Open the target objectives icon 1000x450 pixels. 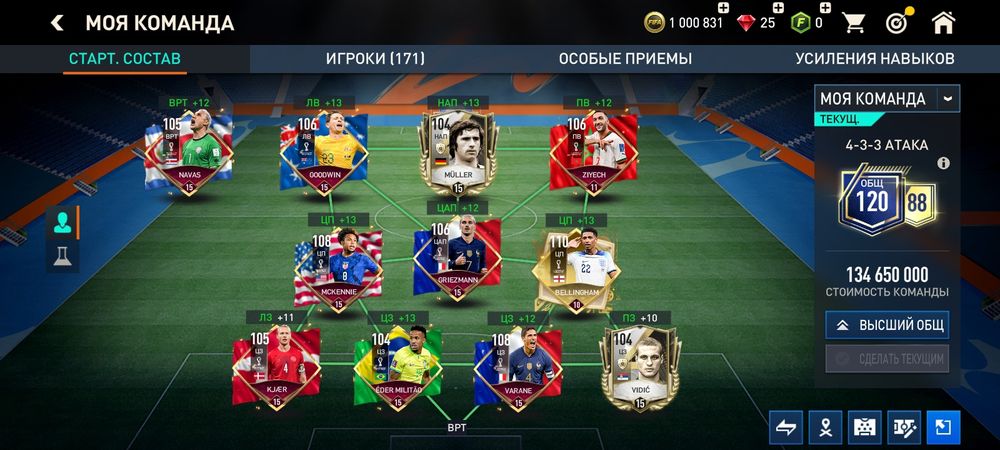coord(897,23)
